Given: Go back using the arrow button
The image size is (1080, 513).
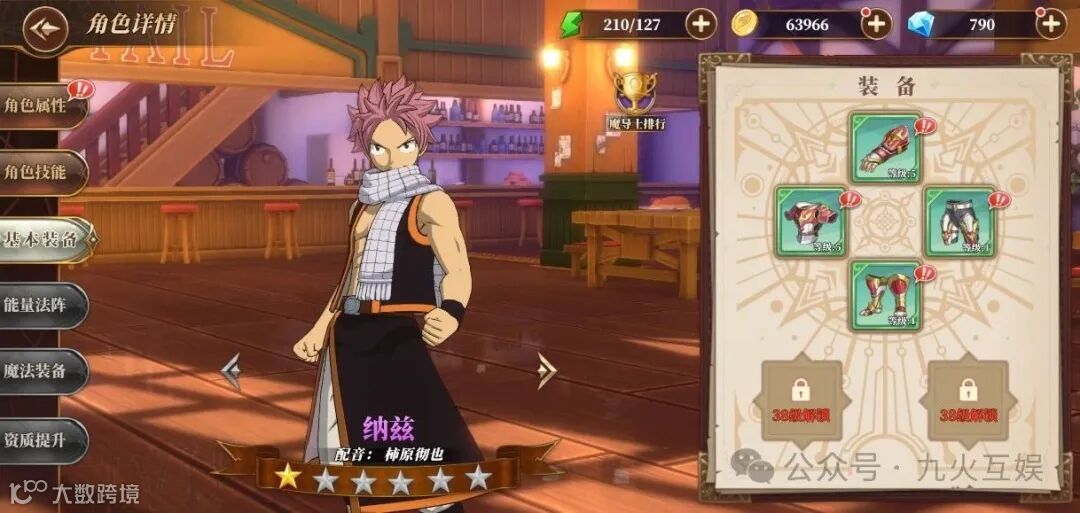Looking at the screenshot, I should tap(43, 28).
